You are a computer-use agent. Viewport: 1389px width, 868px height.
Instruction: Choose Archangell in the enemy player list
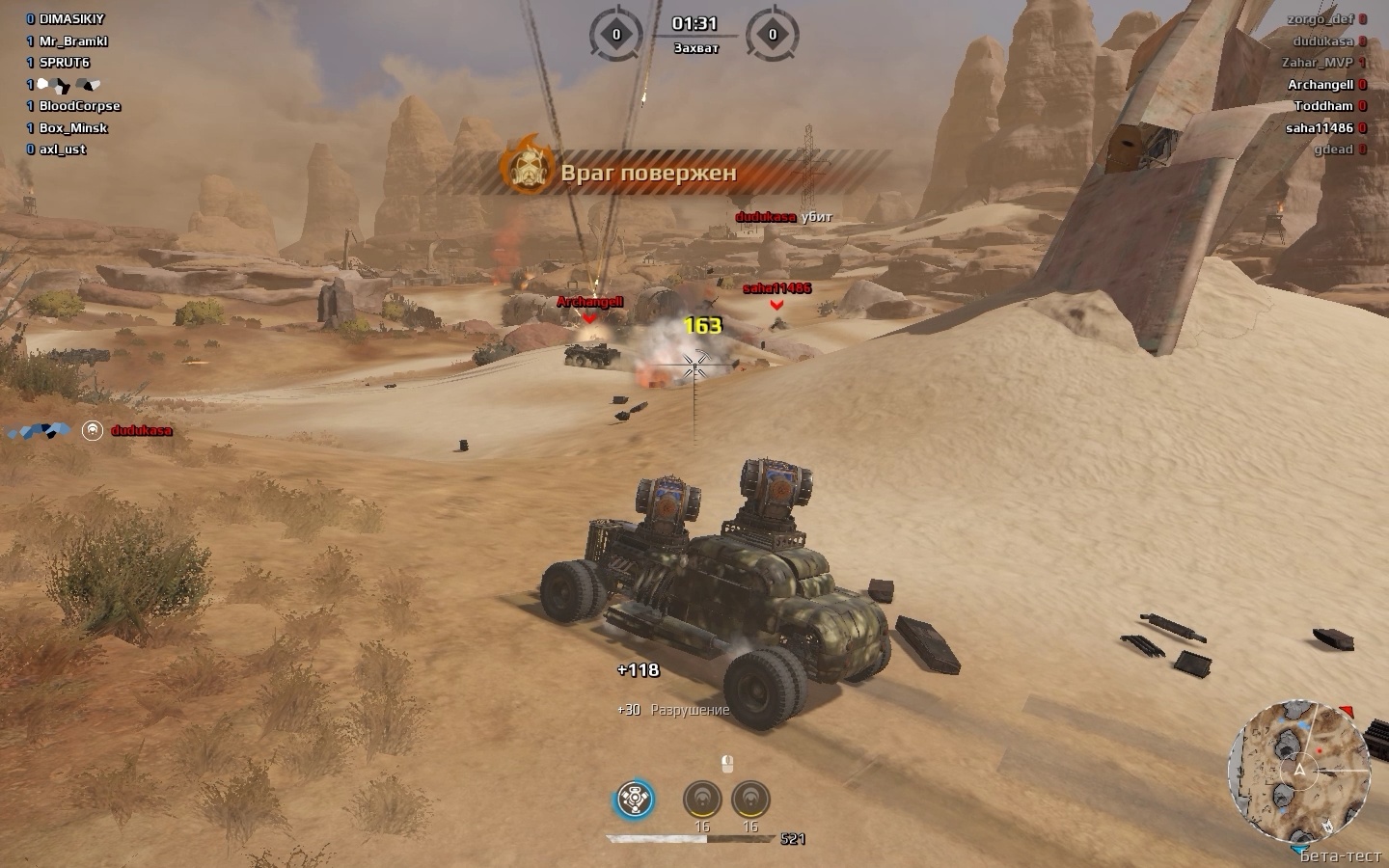click(x=1320, y=85)
